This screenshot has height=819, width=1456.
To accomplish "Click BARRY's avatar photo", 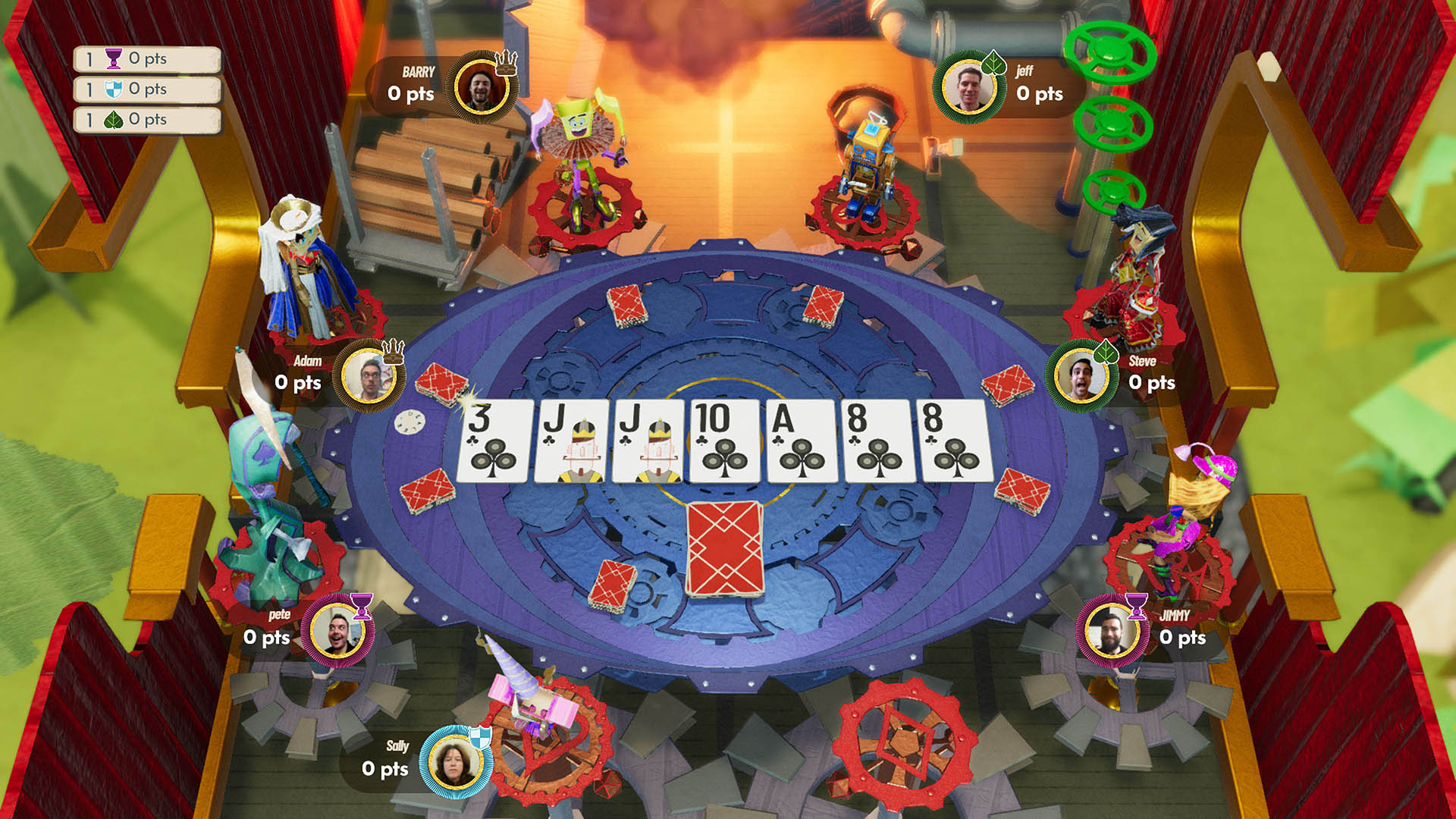I will coord(482,86).
